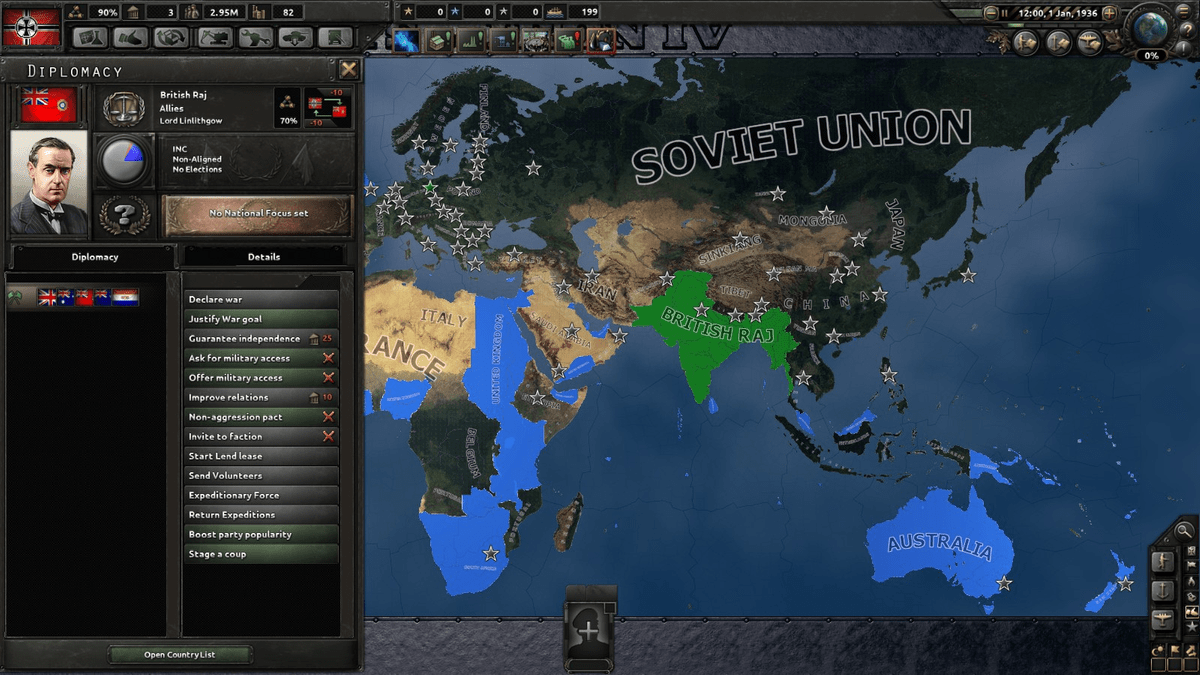Declare war on British Raj
This screenshot has height=675, width=1200.
pos(261,299)
